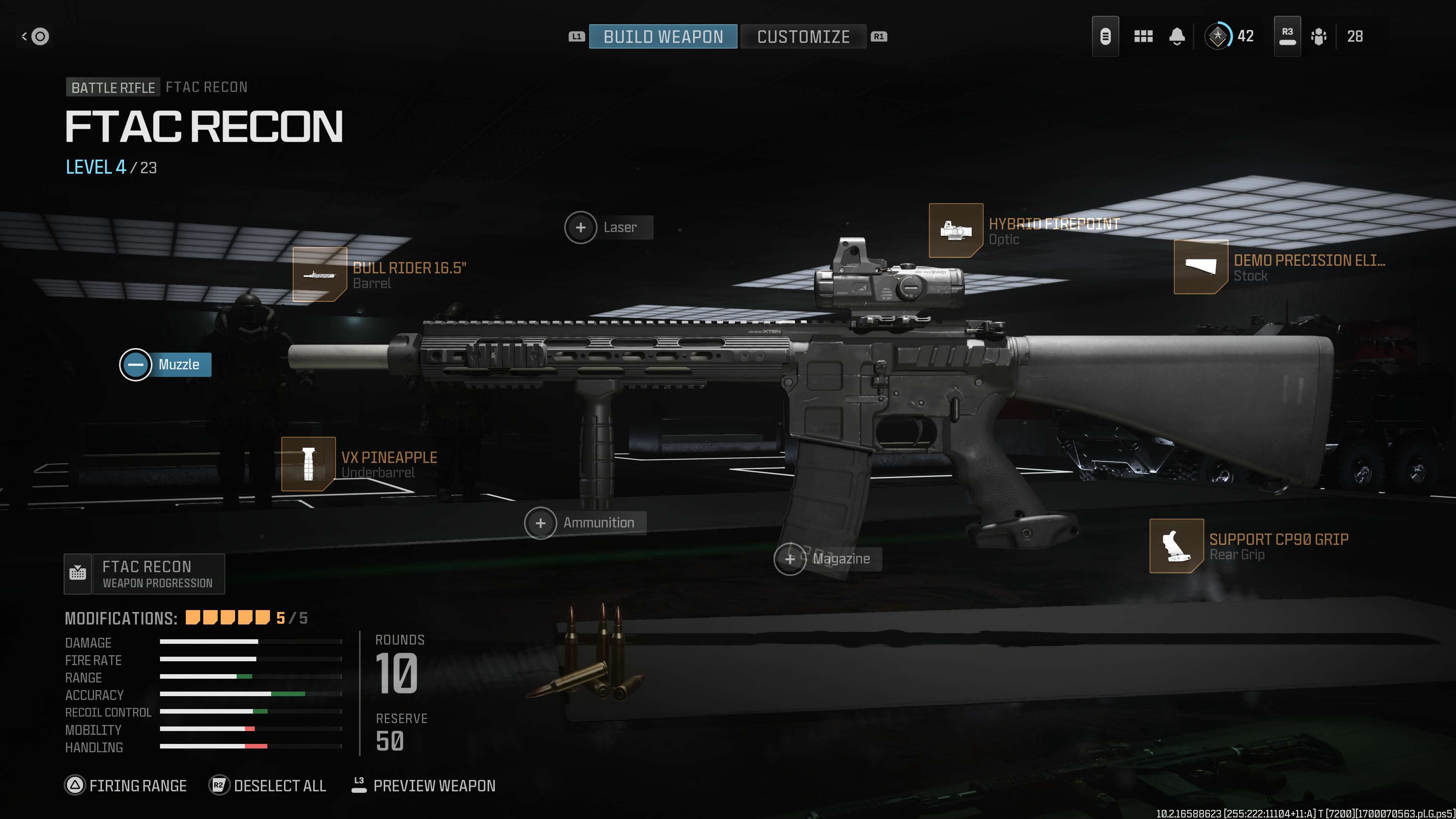Open the notifications bell
The image size is (1456, 819).
click(1177, 37)
